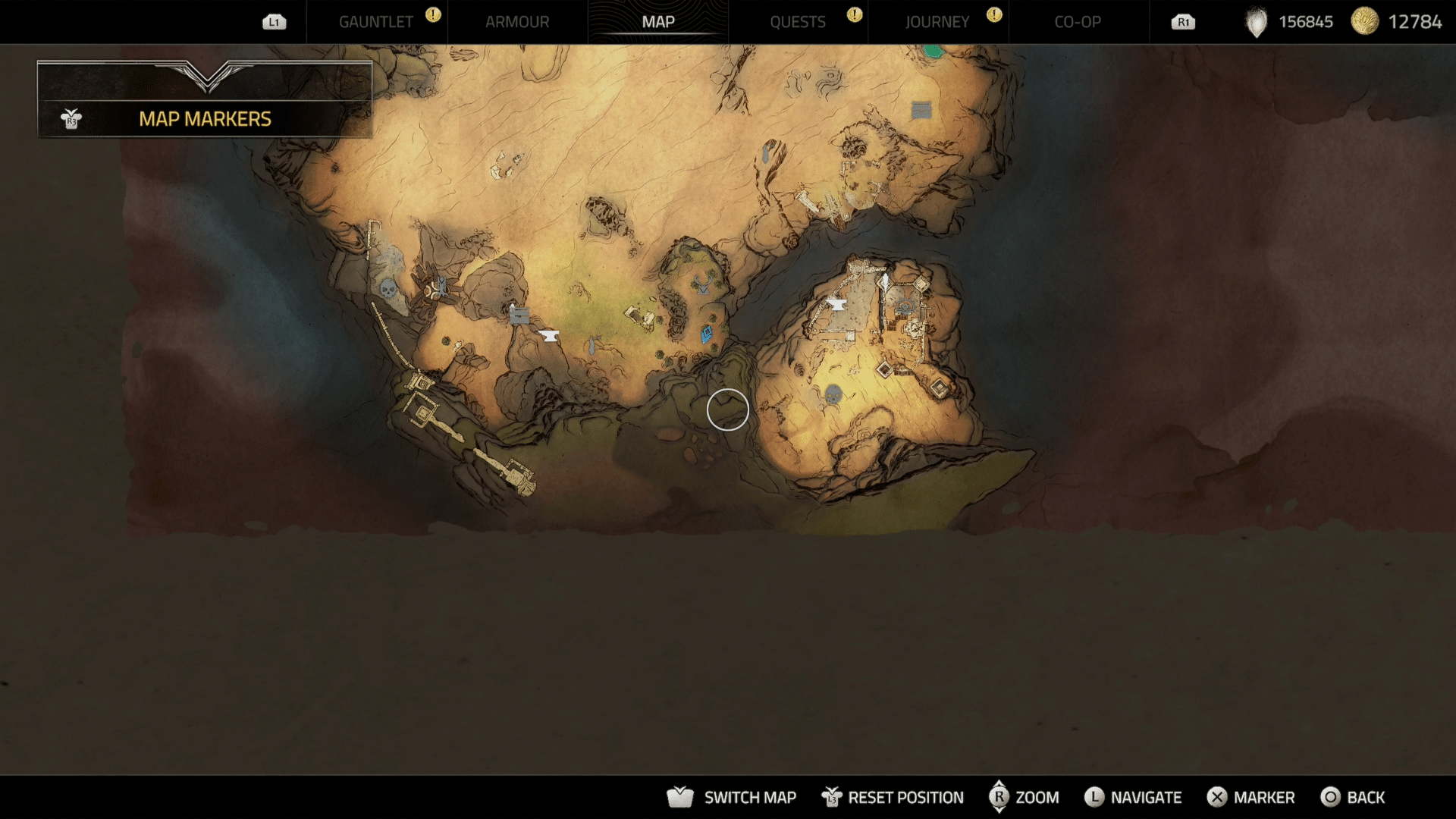Click the gray structure marker near the central cliffs
1456x819 pixels.
point(519,314)
